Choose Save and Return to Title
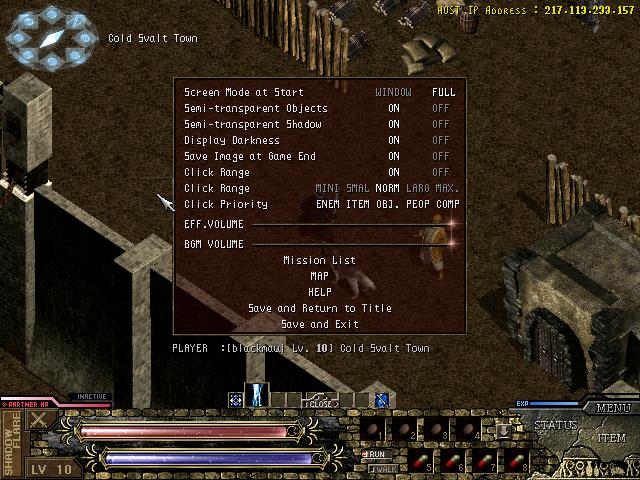 [x=319, y=308]
